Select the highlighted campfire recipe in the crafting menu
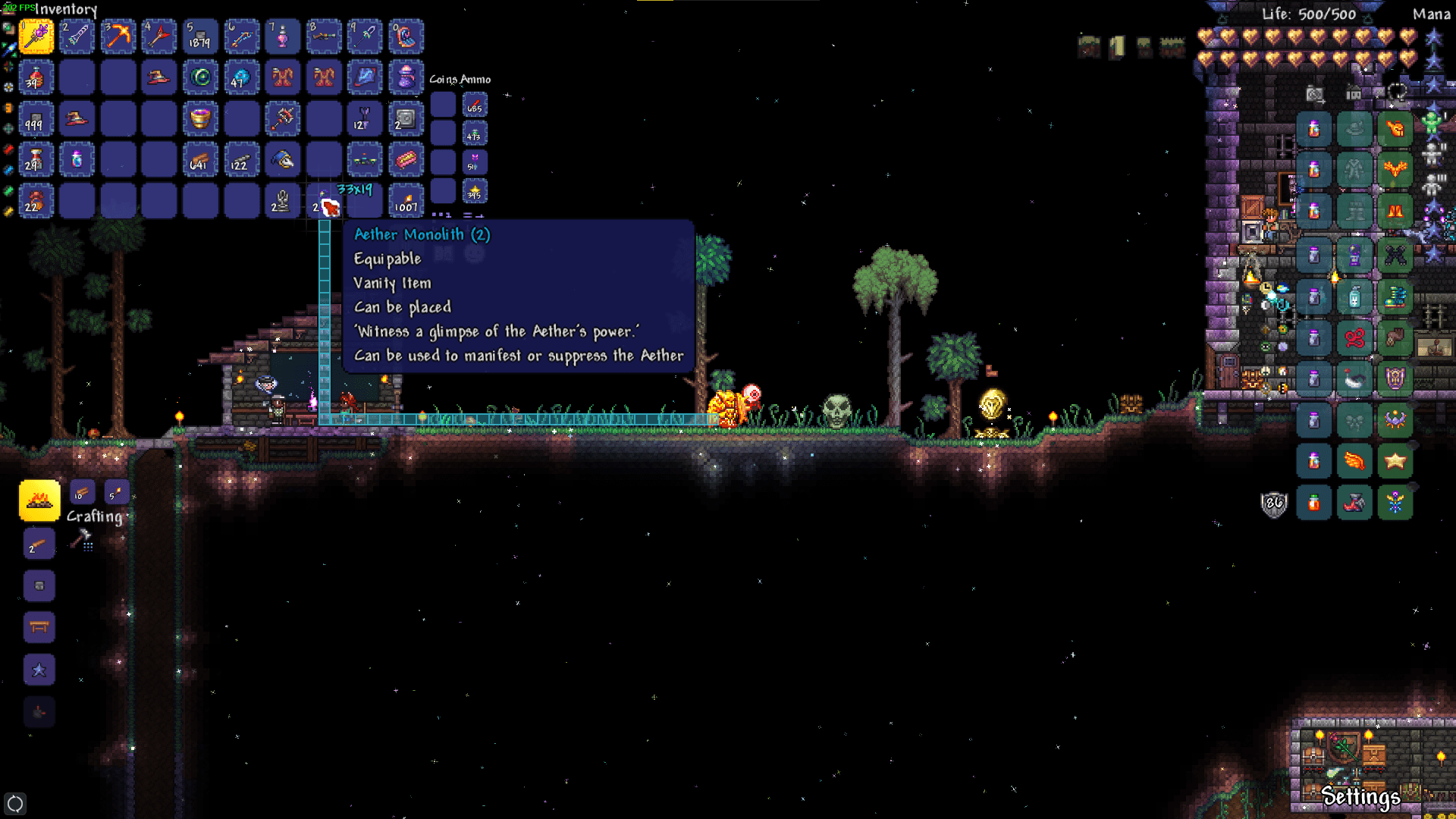 coord(39,500)
